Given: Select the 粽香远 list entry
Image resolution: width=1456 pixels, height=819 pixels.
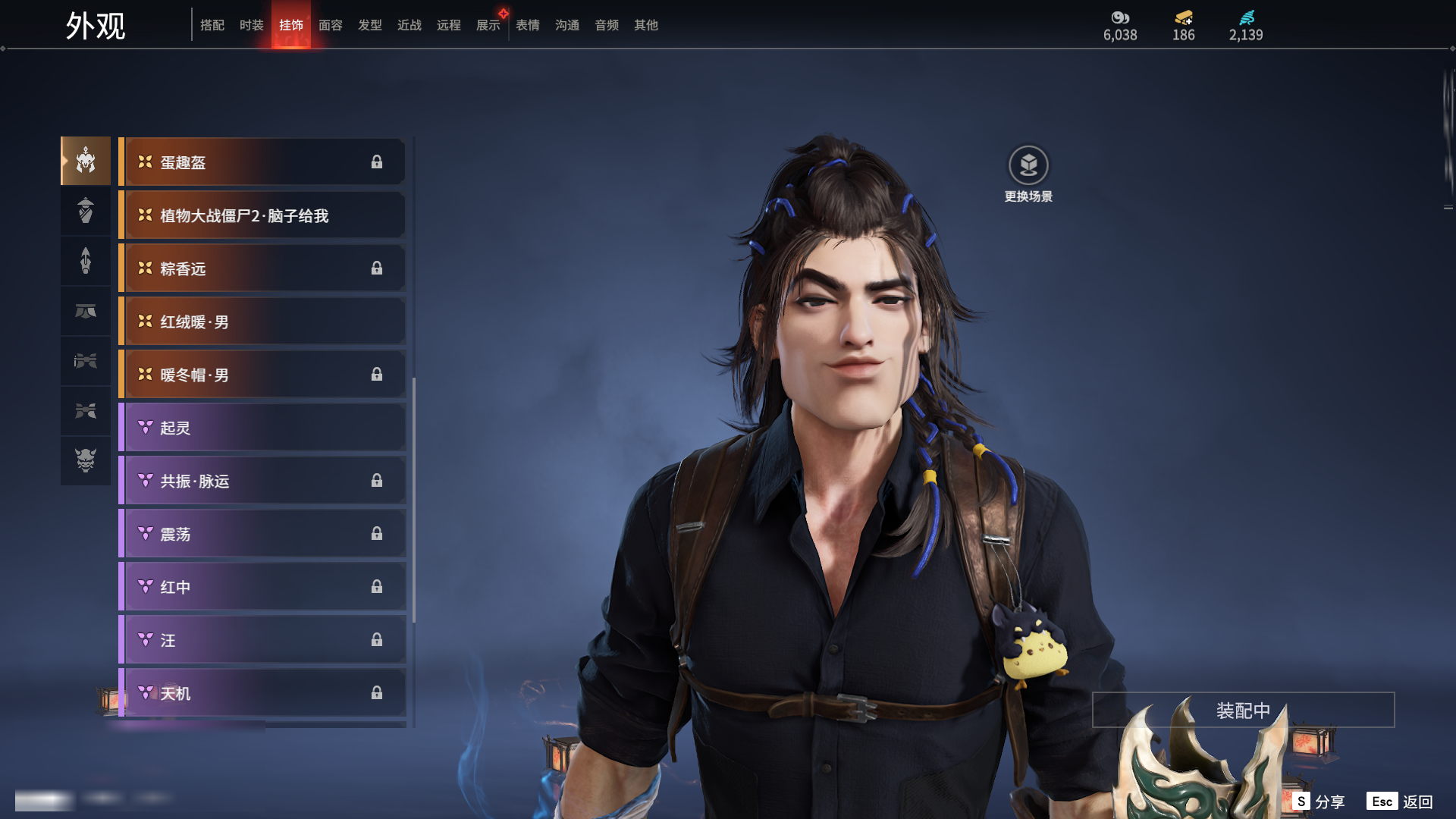Looking at the screenshot, I should (x=262, y=268).
